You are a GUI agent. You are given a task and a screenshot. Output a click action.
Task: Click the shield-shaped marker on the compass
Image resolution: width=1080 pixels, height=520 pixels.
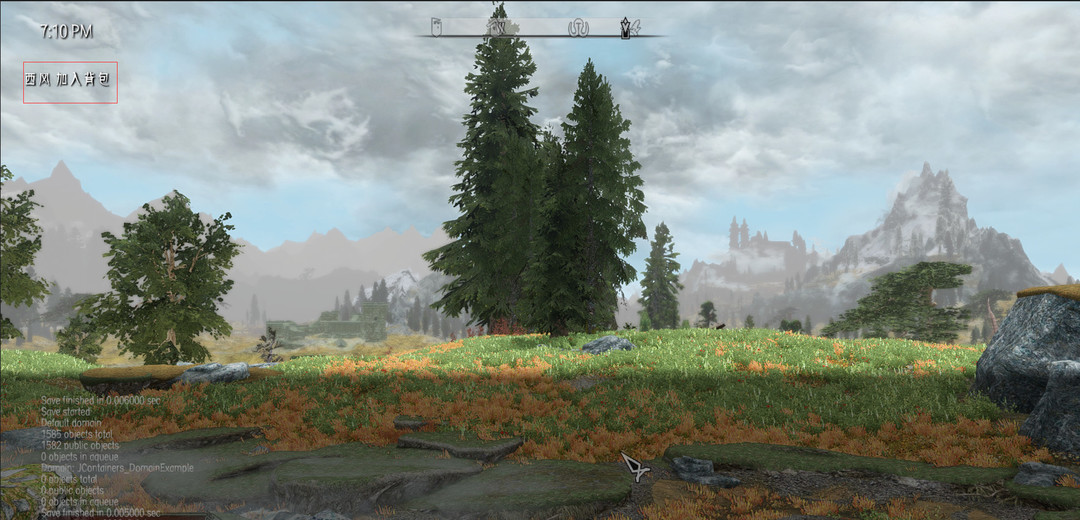click(436, 27)
